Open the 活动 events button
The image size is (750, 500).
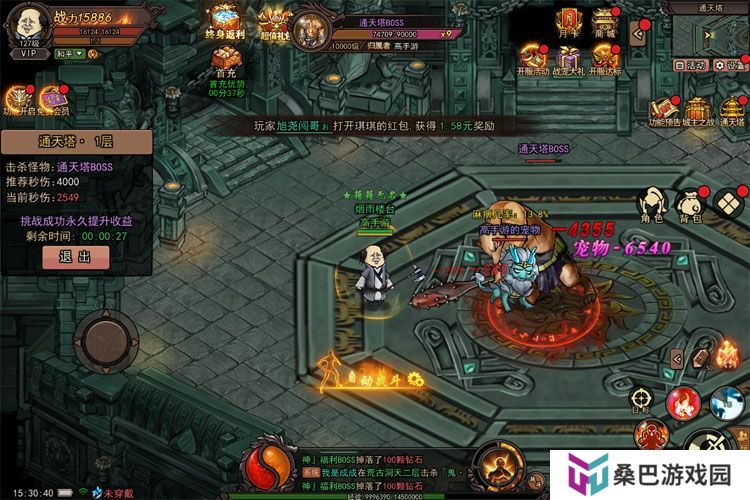tap(691, 64)
